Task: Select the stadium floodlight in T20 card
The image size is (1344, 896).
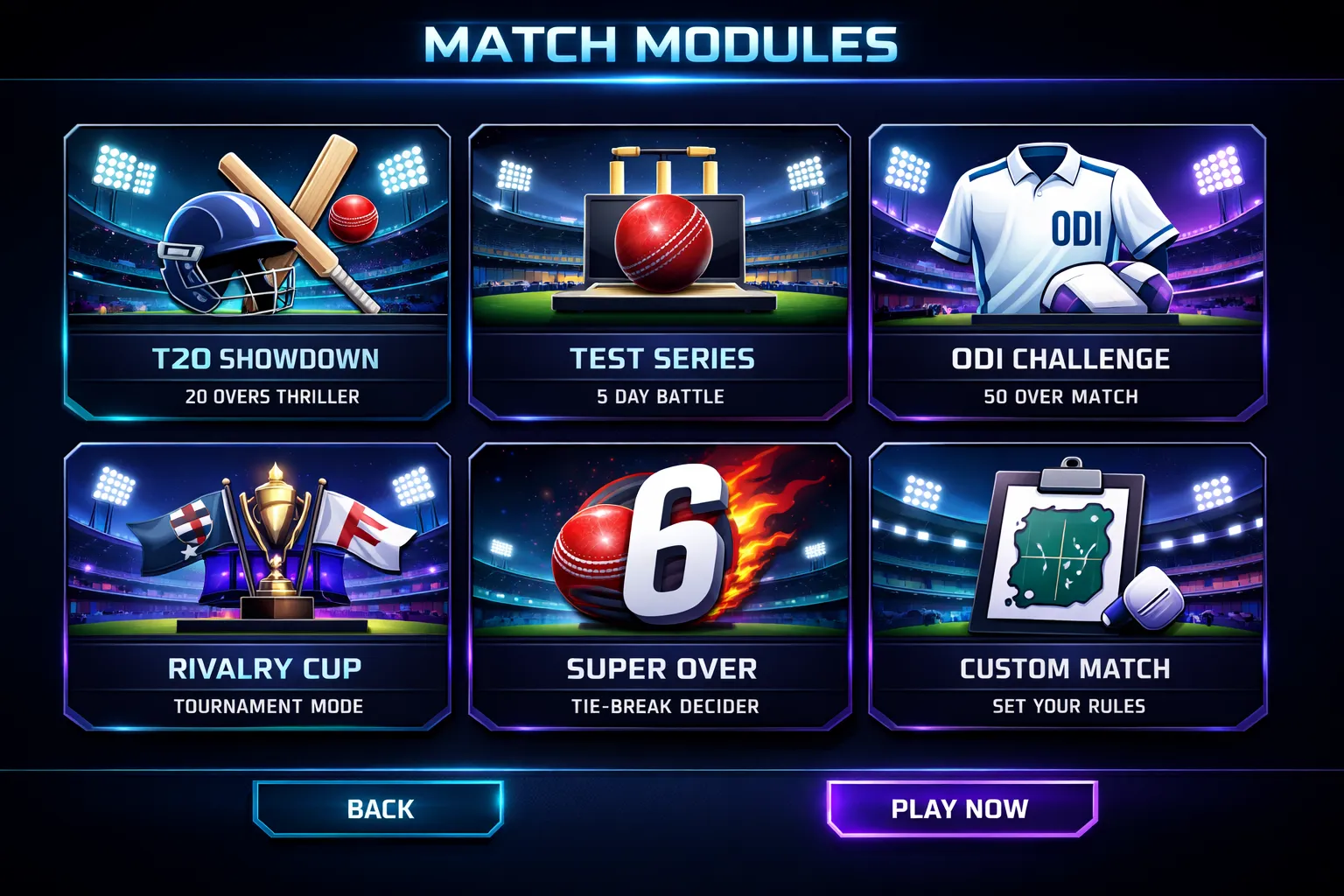Action: [122, 166]
